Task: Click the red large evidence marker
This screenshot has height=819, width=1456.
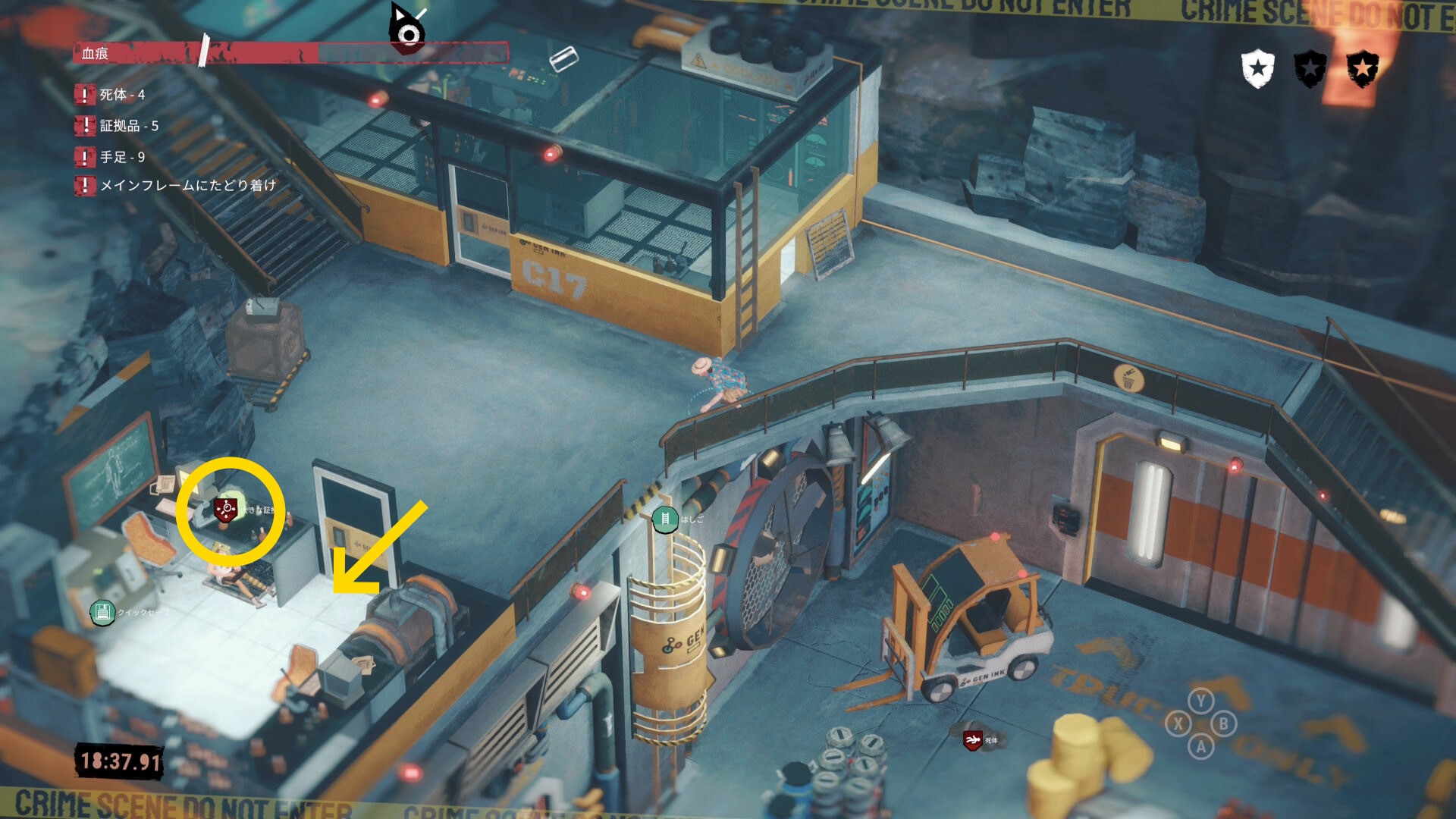Action: click(225, 509)
